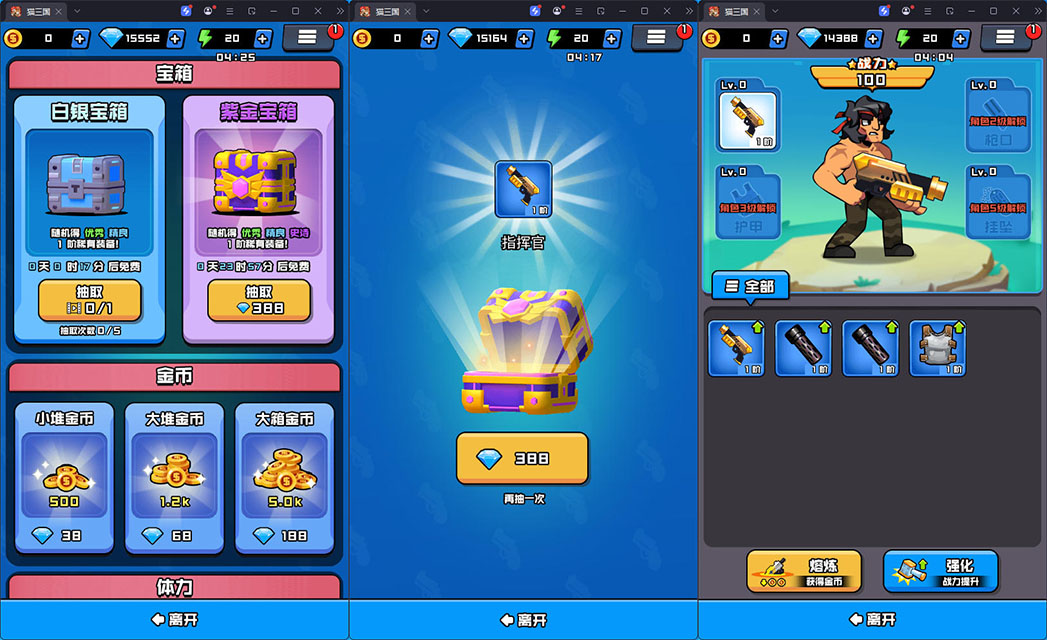Draw the free 白银宝箱 silver chest
Image resolution: width=1047 pixels, height=640 pixels.
coord(89,300)
